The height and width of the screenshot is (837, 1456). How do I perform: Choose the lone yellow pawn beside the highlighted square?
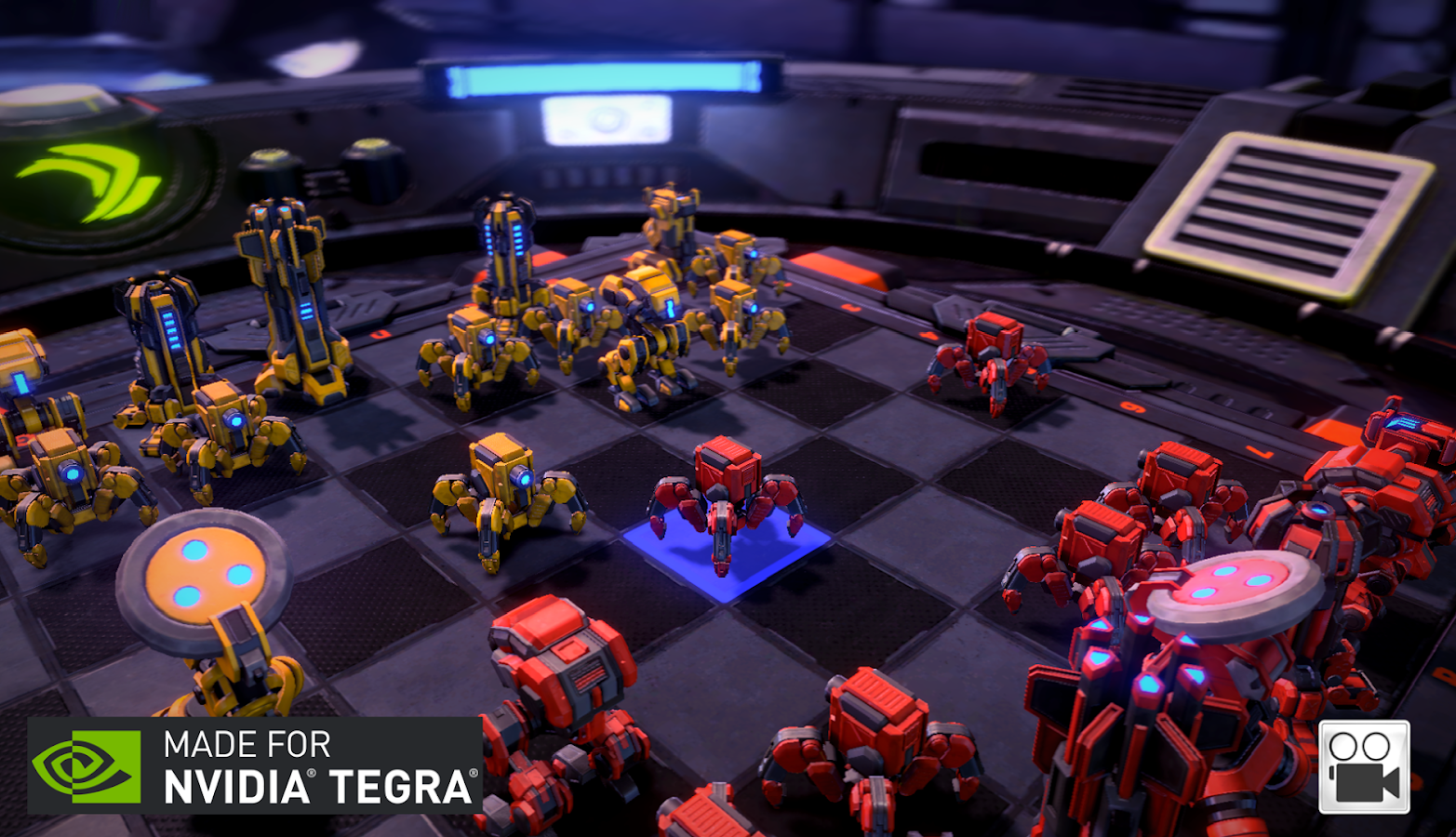pos(505,495)
